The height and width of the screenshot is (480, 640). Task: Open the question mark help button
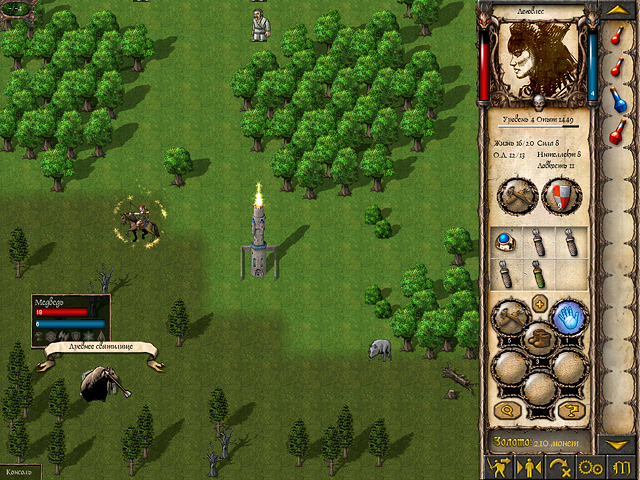pos(574,410)
